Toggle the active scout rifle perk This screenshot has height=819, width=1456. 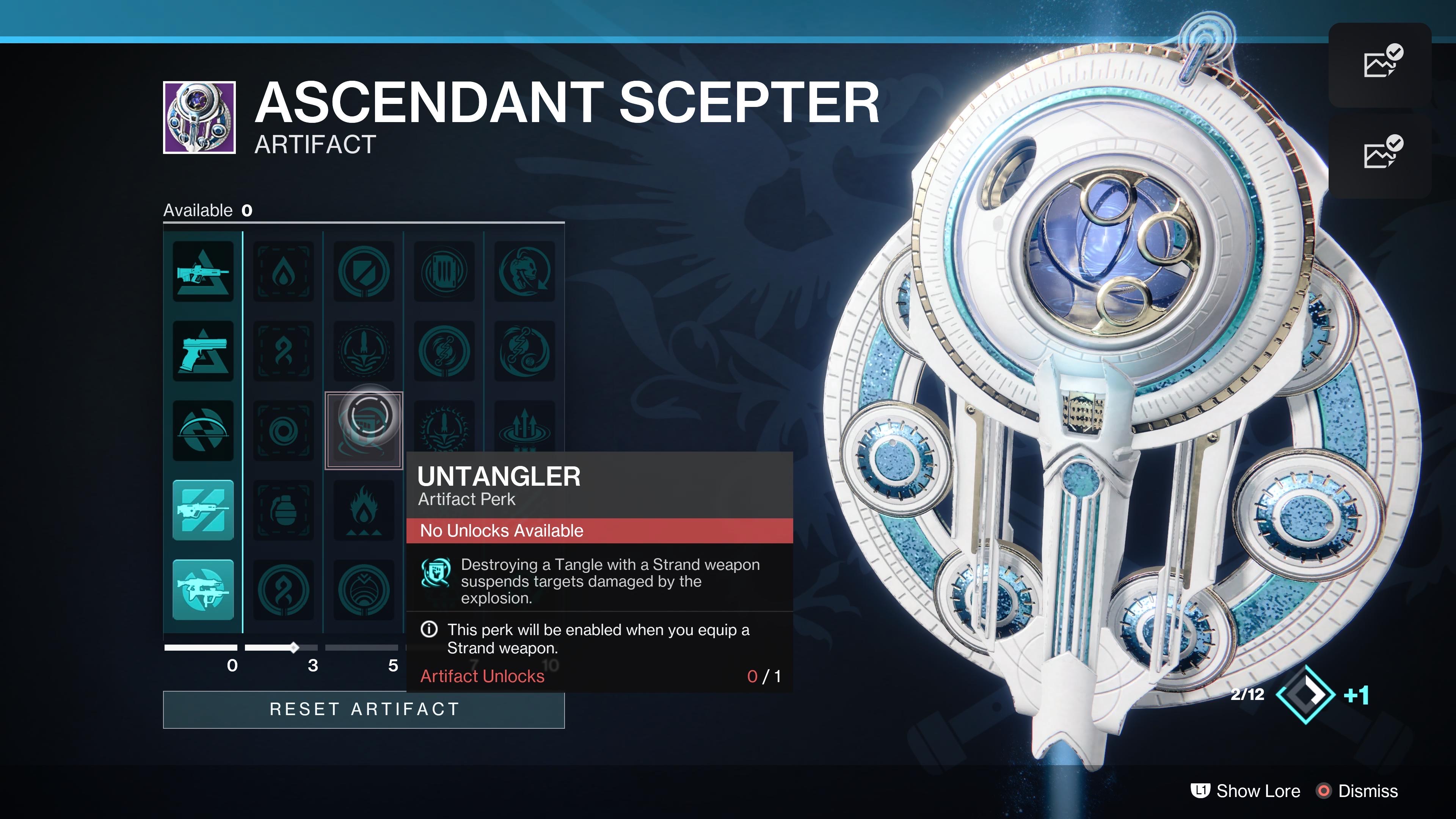[203, 510]
